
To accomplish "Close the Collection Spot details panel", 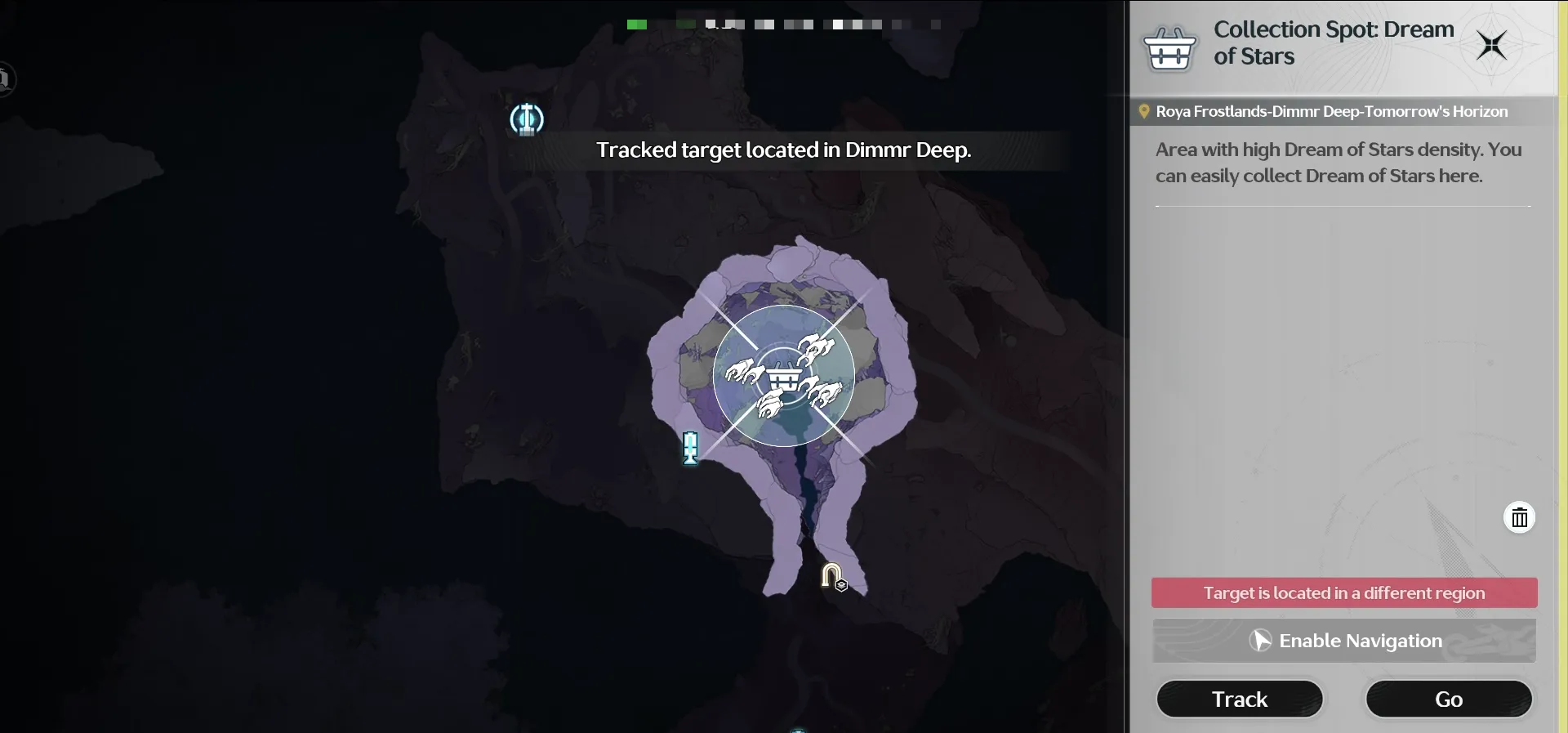I will tap(1491, 45).
